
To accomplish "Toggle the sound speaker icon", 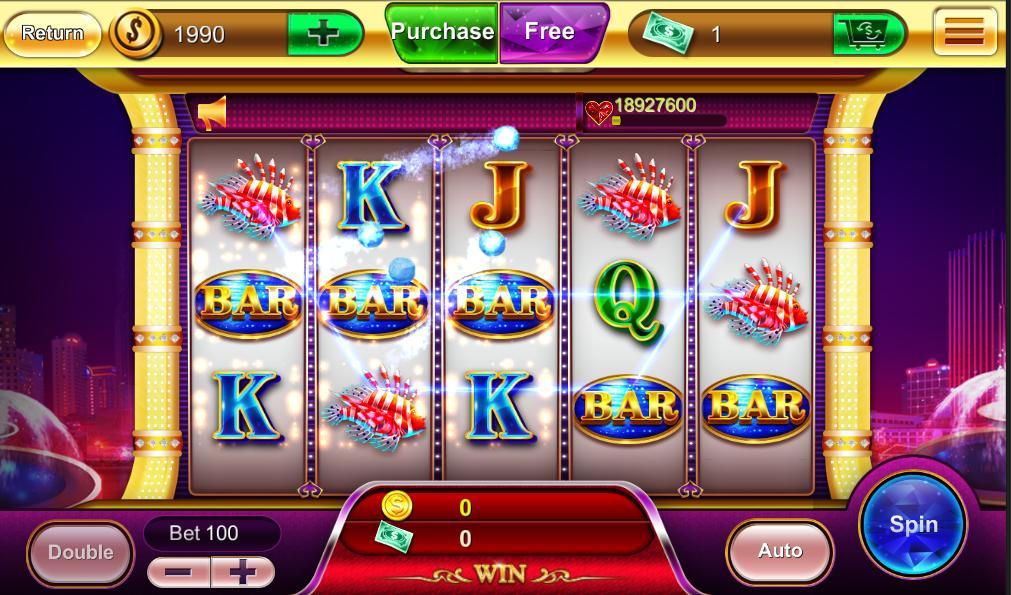I will (x=212, y=113).
